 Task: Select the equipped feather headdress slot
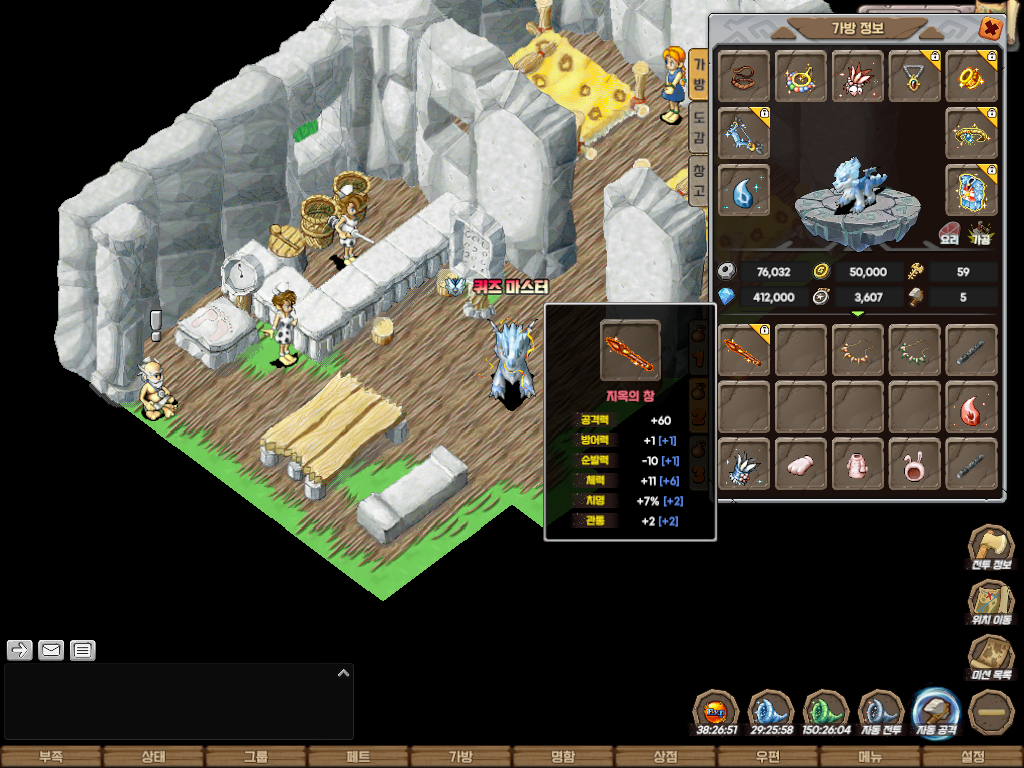[858, 77]
